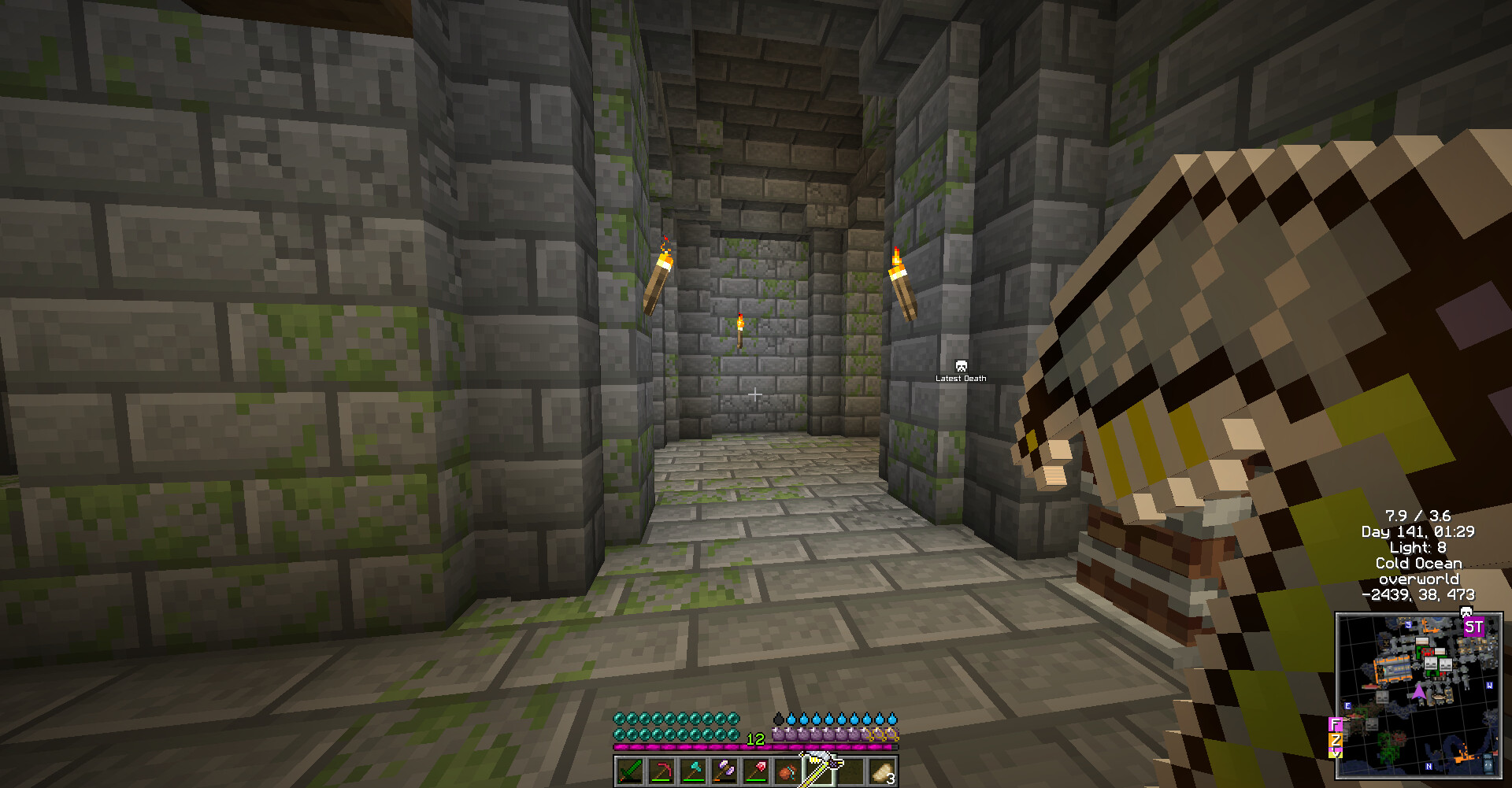The height and width of the screenshot is (788, 1512).
Task: Select the bread stack slot
Action: (x=882, y=771)
